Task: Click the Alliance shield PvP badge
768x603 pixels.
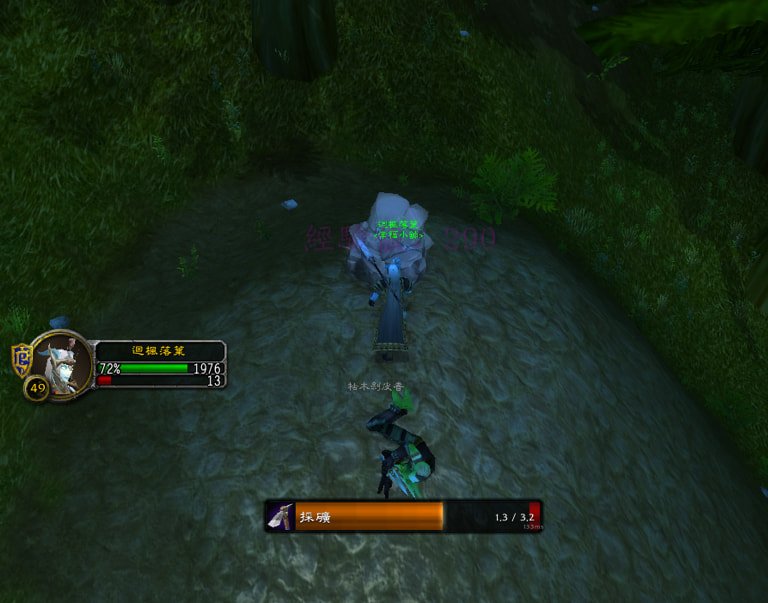Action: pos(21,359)
